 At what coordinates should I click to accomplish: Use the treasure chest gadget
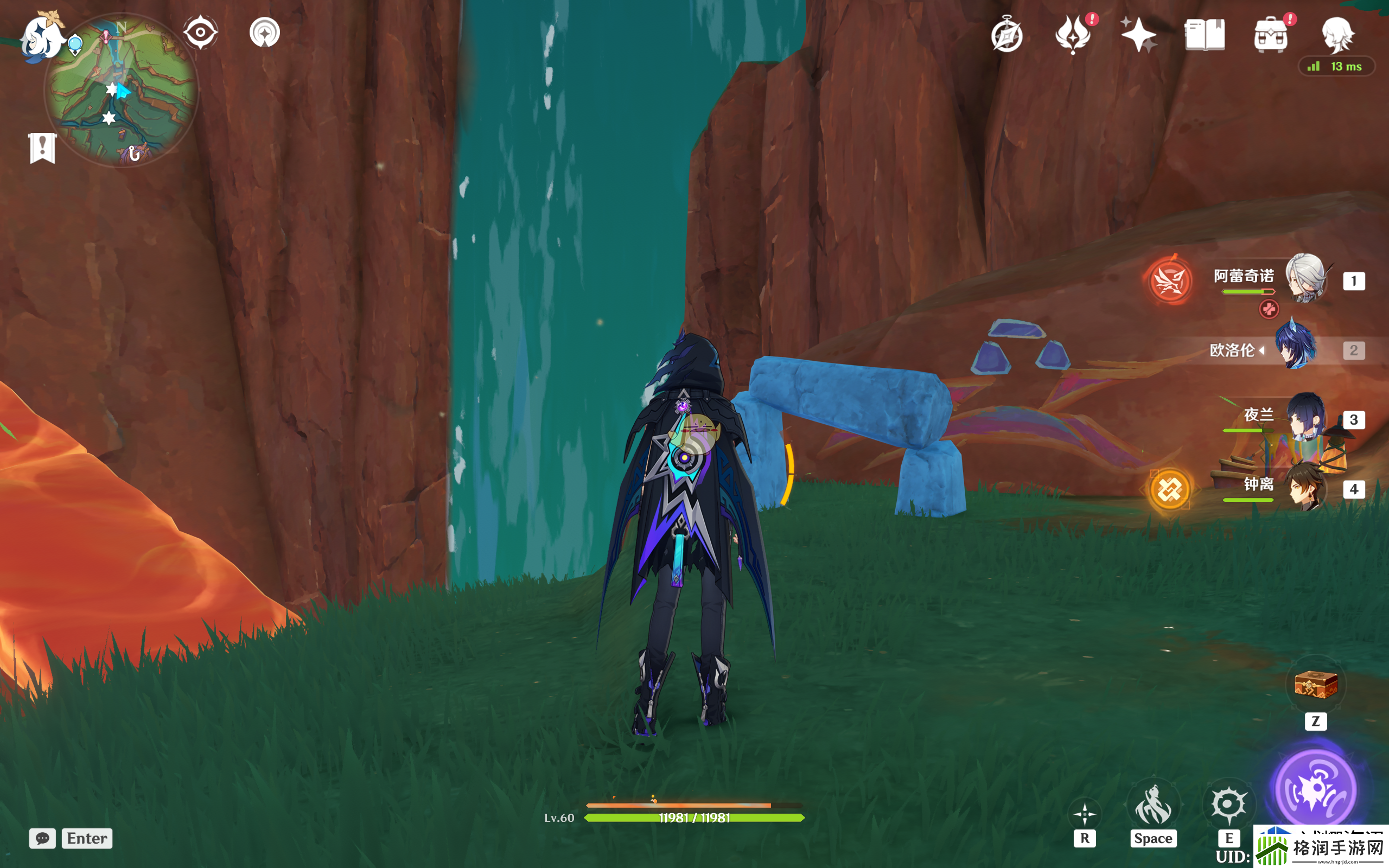(1316, 685)
